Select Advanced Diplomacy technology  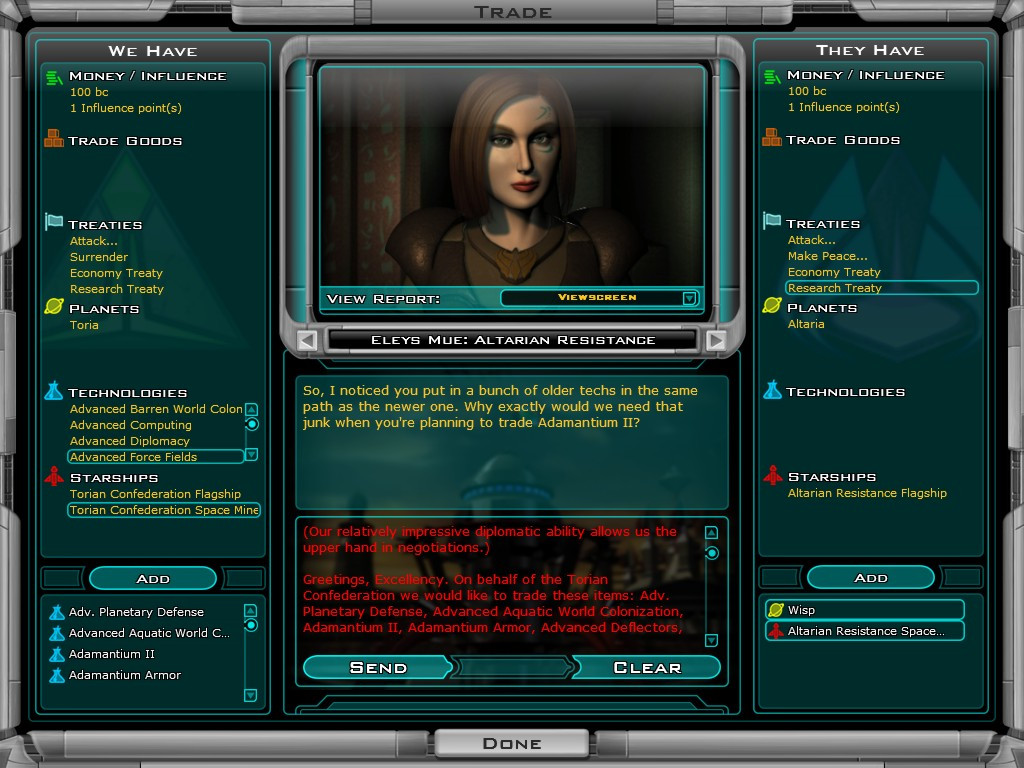[130, 441]
